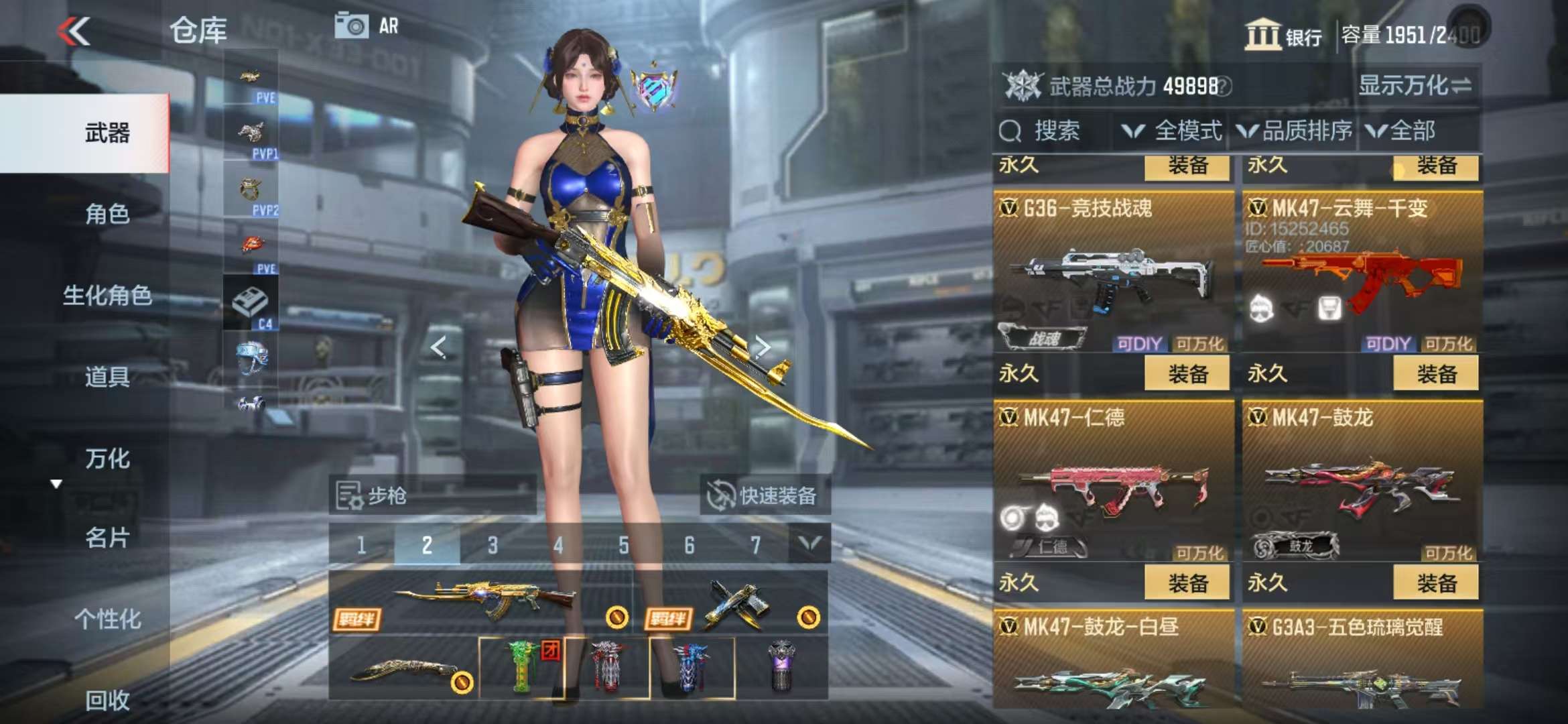The height and width of the screenshot is (724, 1568).
Task: Open the 品质排序 sort dropdown
Action: tap(1295, 131)
